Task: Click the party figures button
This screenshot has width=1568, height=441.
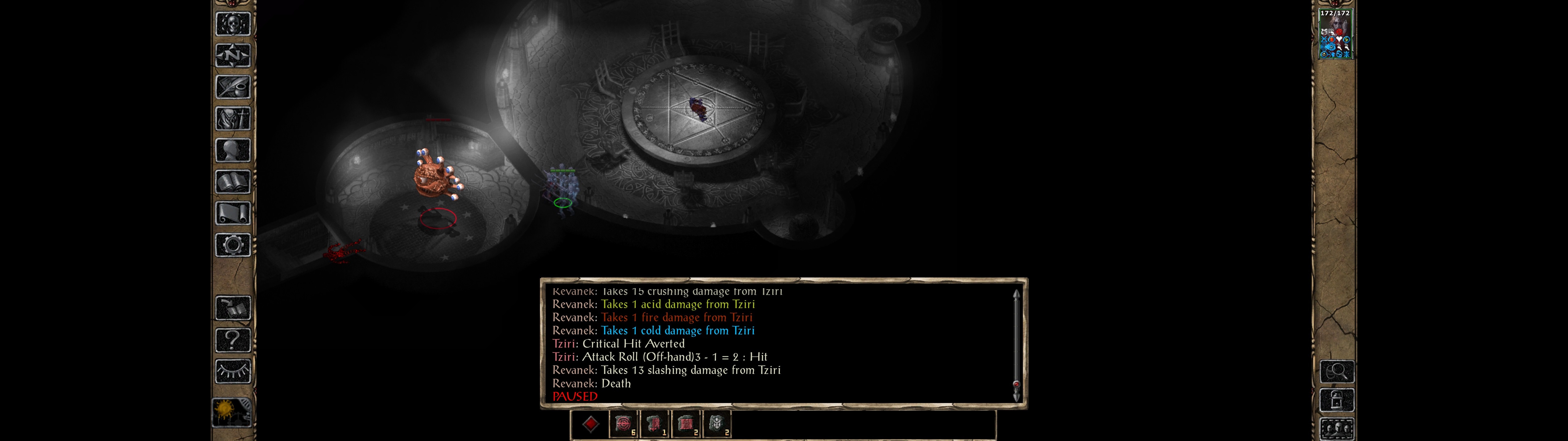Action: (x=1337, y=428)
